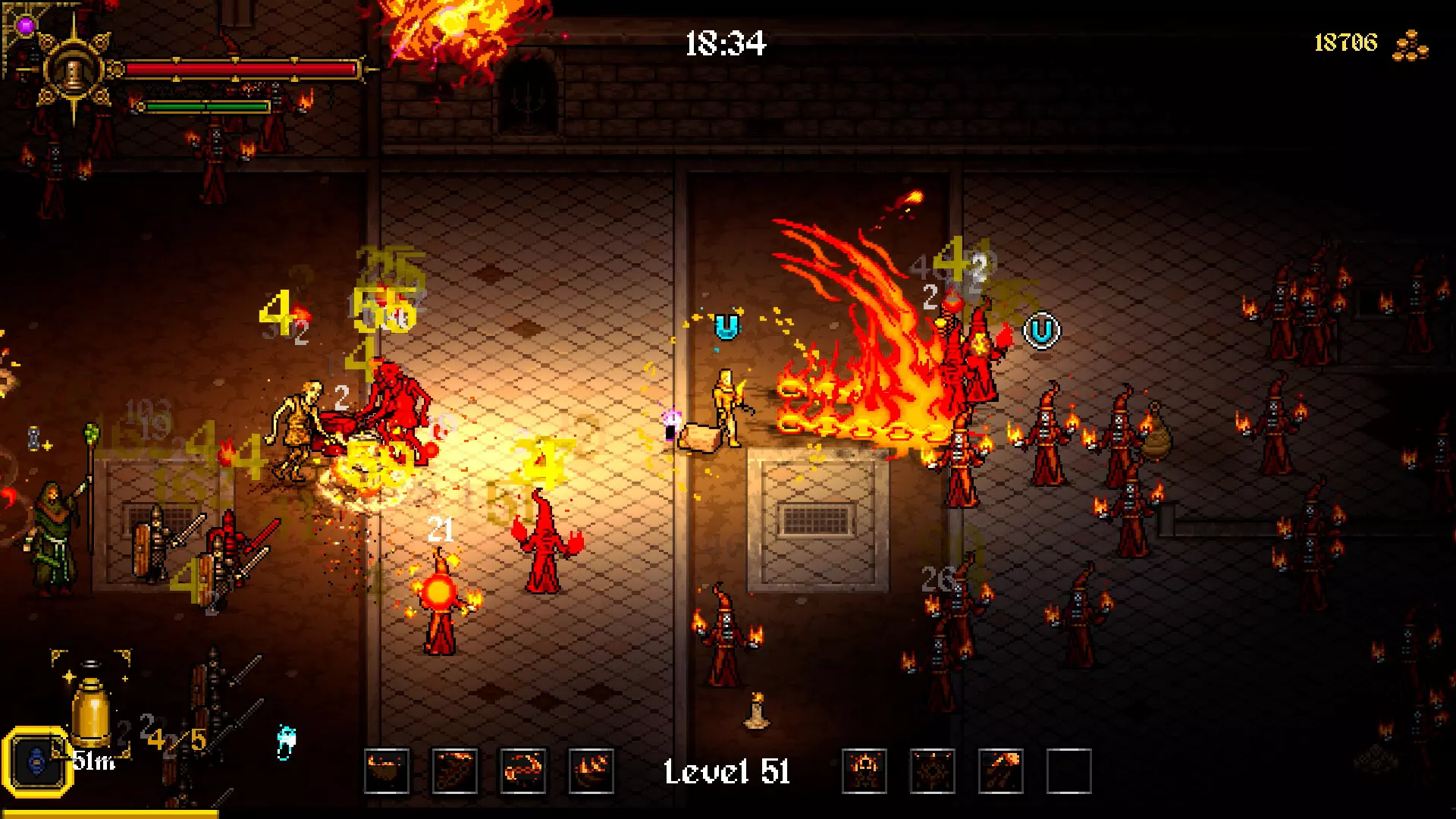Toggle the glowing U marker near the golden knight

coord(726,327)
